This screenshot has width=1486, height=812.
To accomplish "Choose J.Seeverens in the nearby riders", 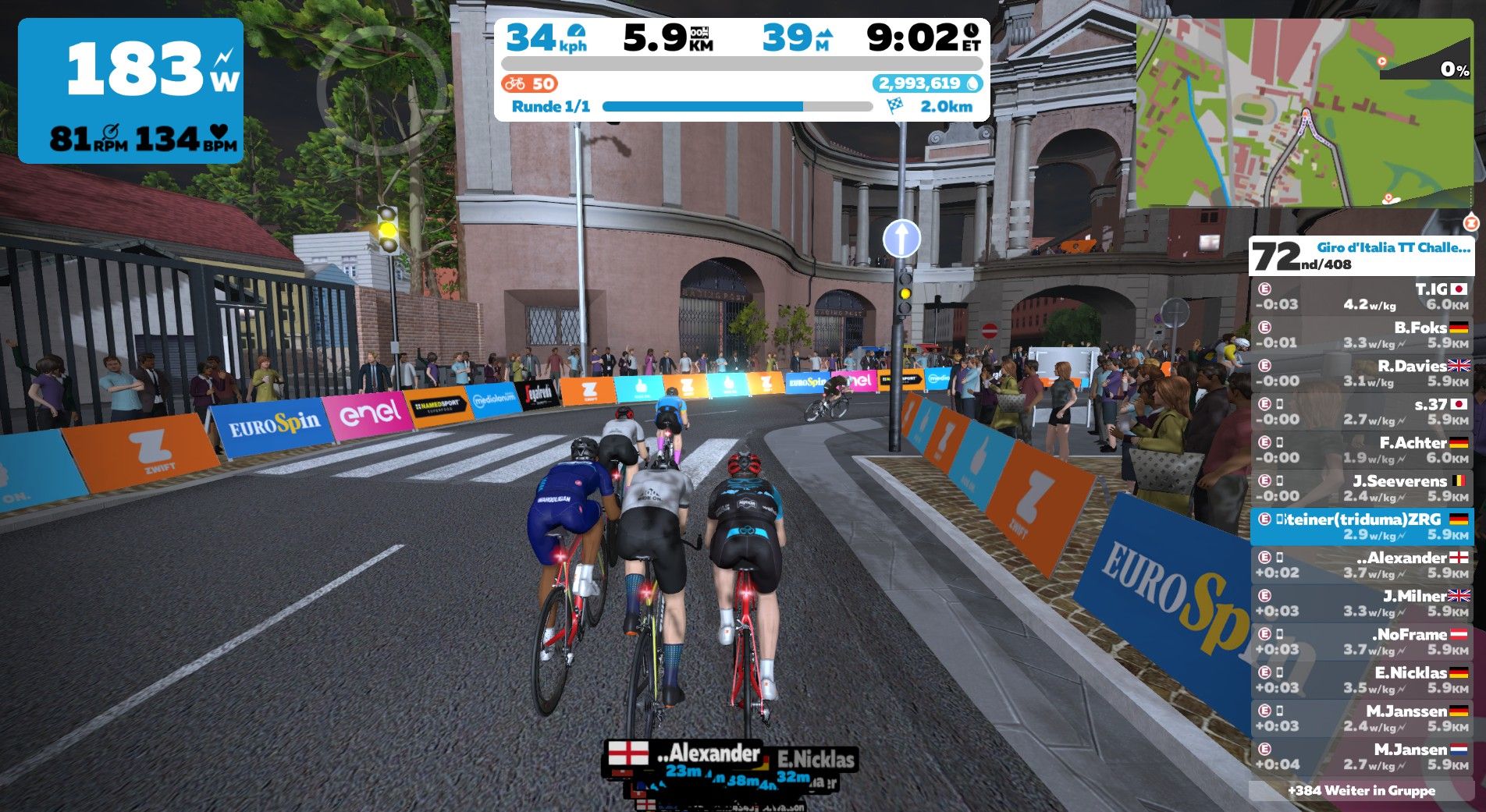I will click(1362, 488).
